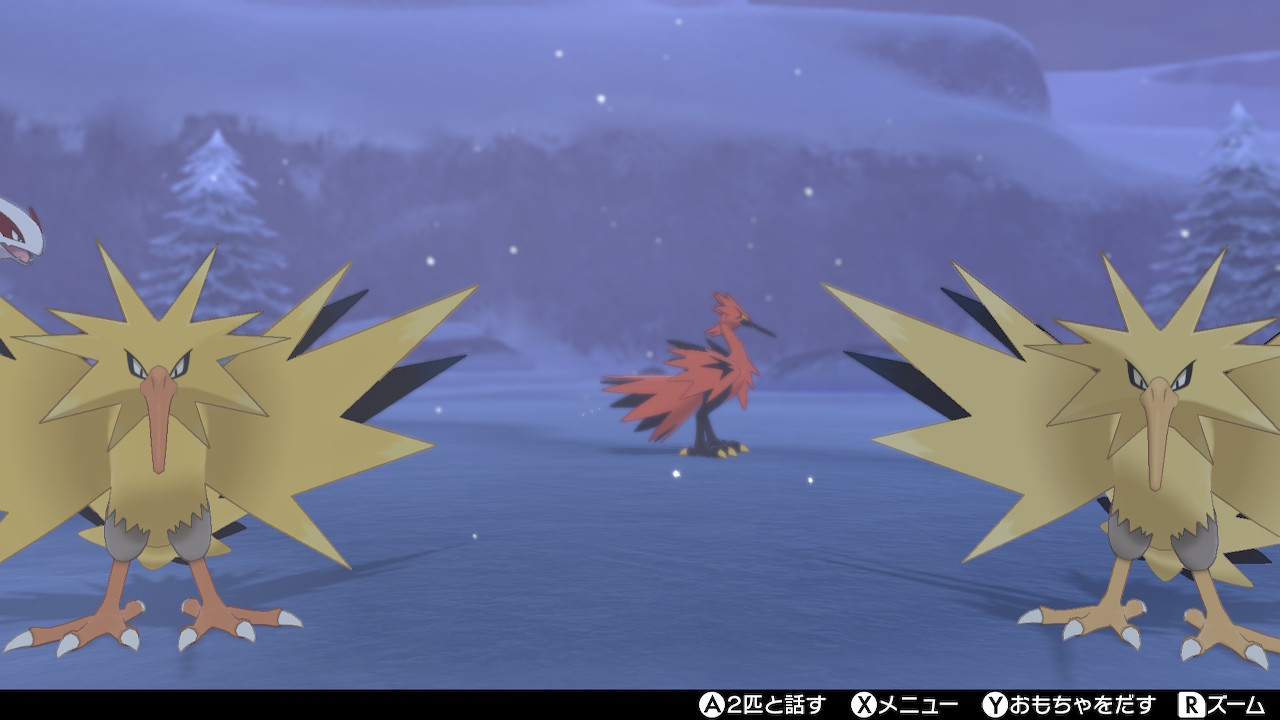This screenshot has height=720, width=1280.
Task: Click the Galarian Zapdos's red crest
Action: [x=722, y=300]
